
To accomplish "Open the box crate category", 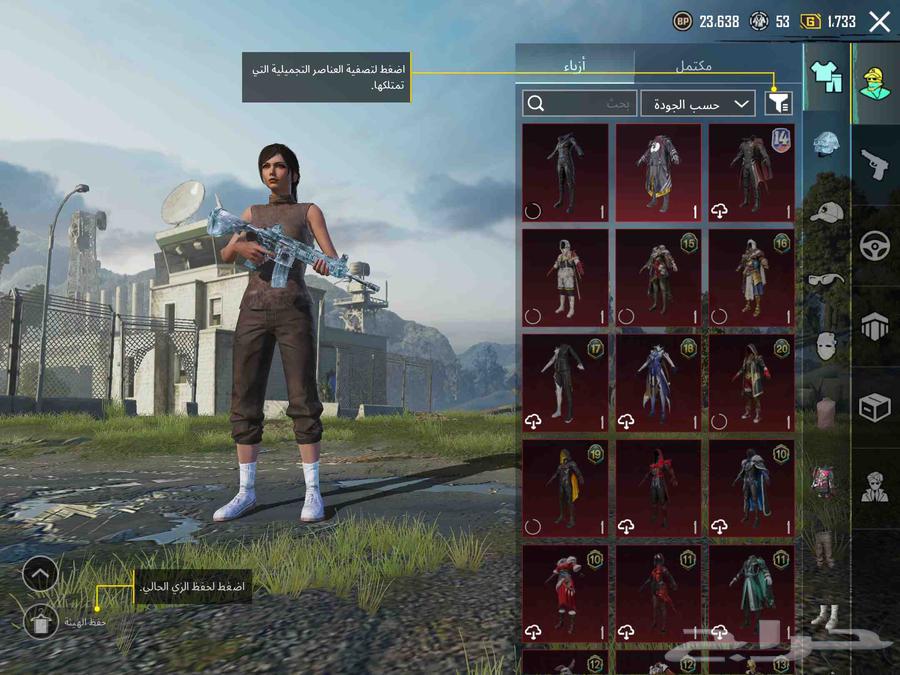I will click(x=876, y=406).
